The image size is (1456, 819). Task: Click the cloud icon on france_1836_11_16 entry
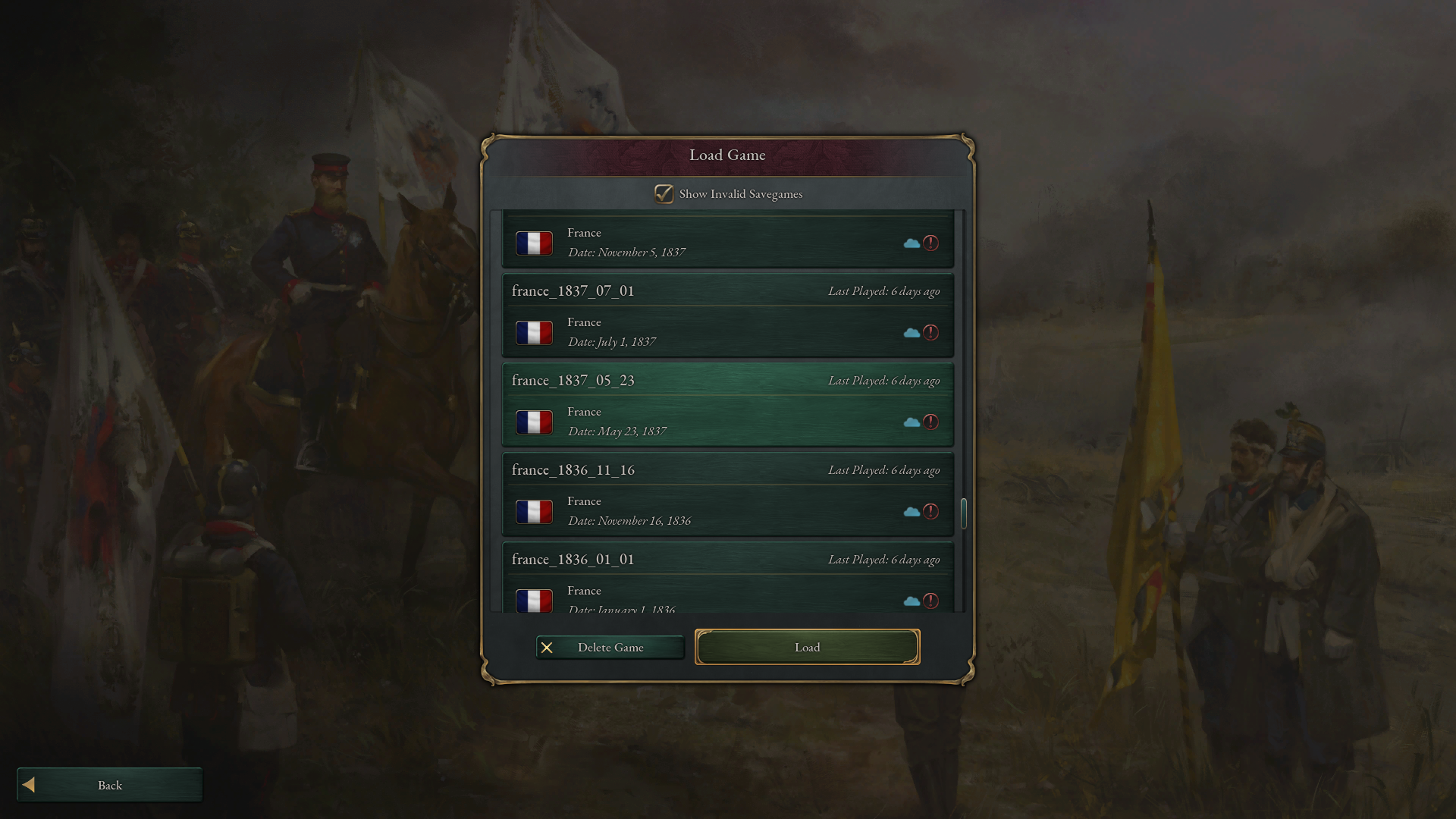coord(913,512)
